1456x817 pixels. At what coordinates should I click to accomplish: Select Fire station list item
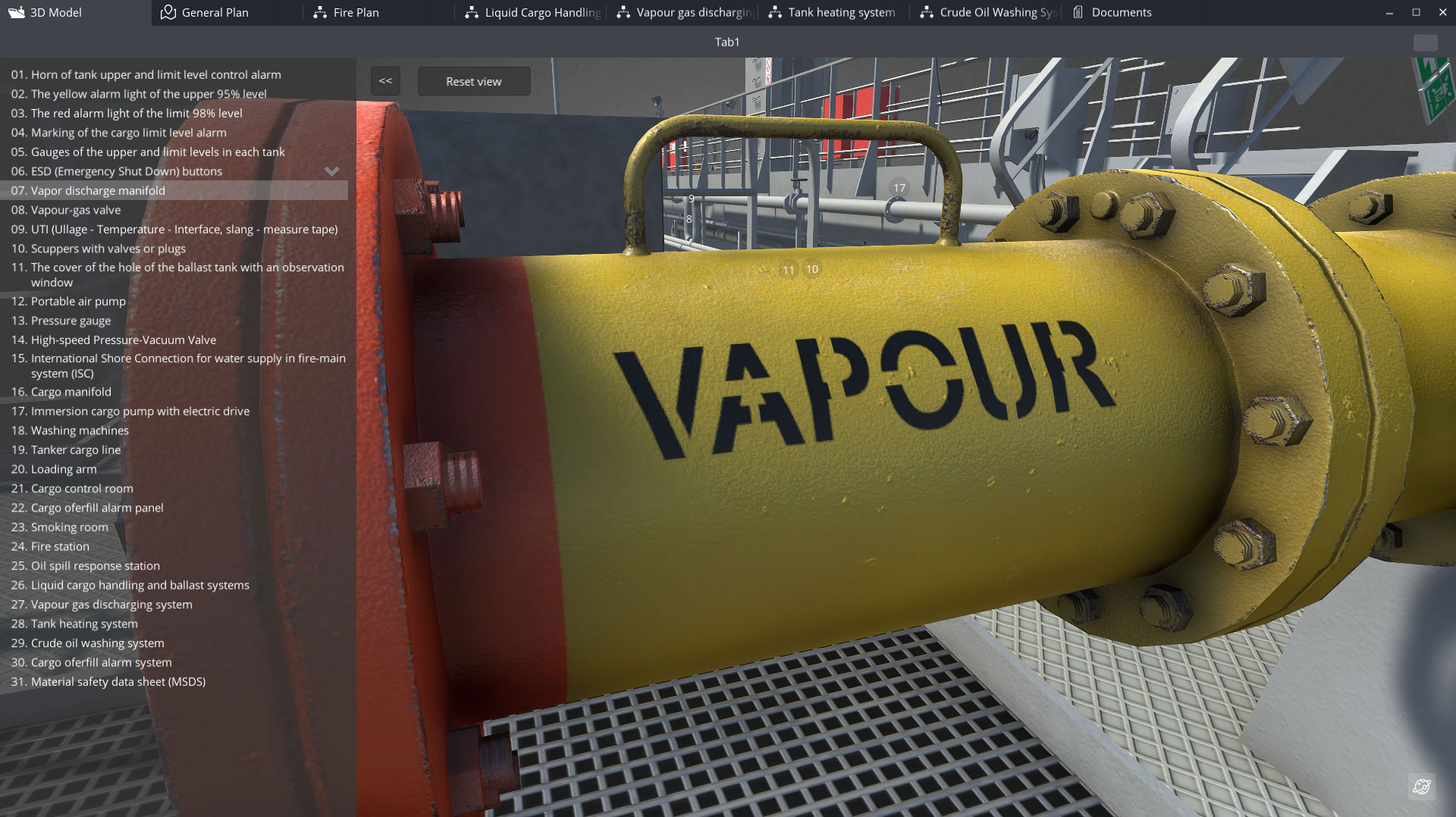[60, 546]
